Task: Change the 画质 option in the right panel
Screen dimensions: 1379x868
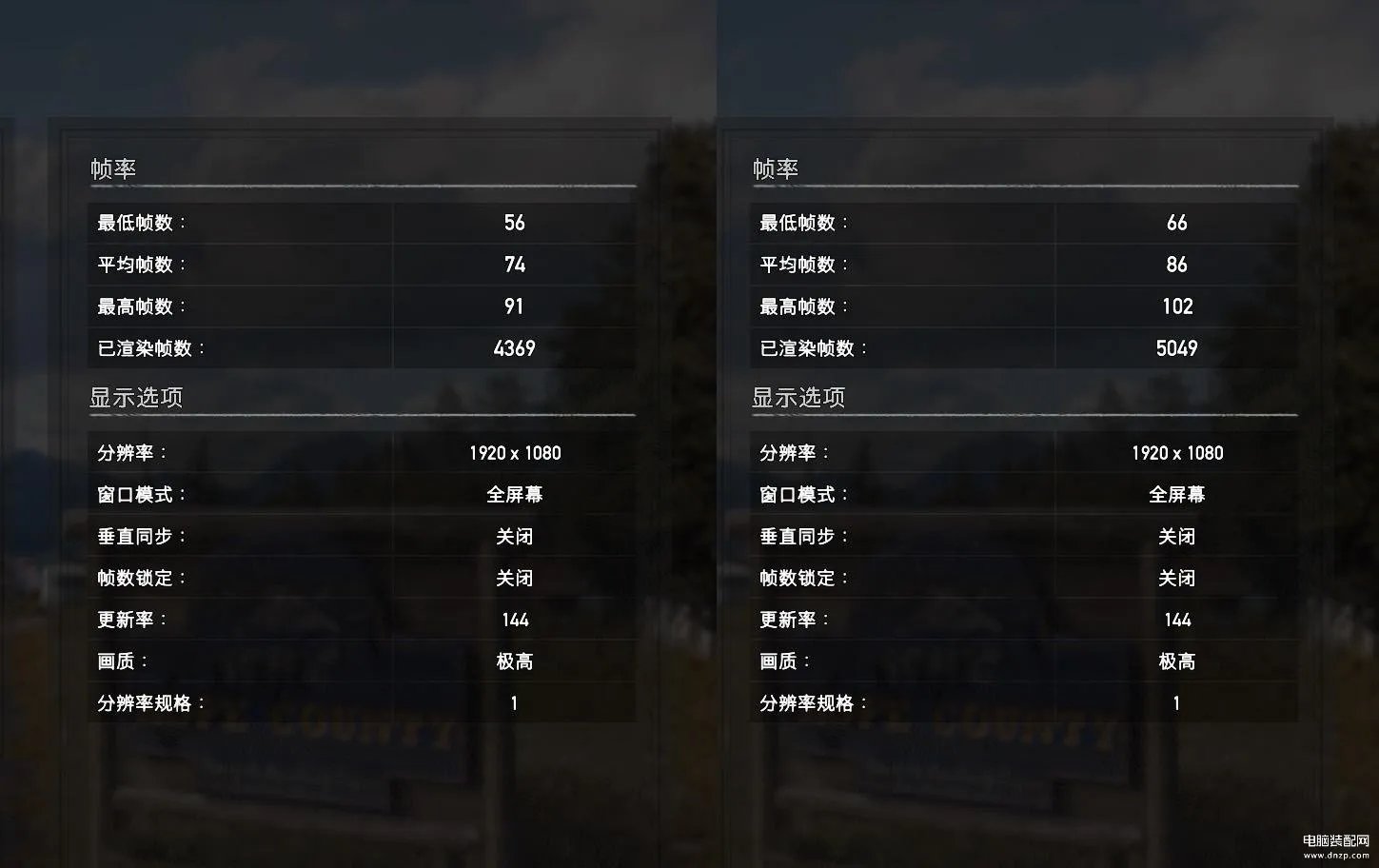Action: 1176,661
